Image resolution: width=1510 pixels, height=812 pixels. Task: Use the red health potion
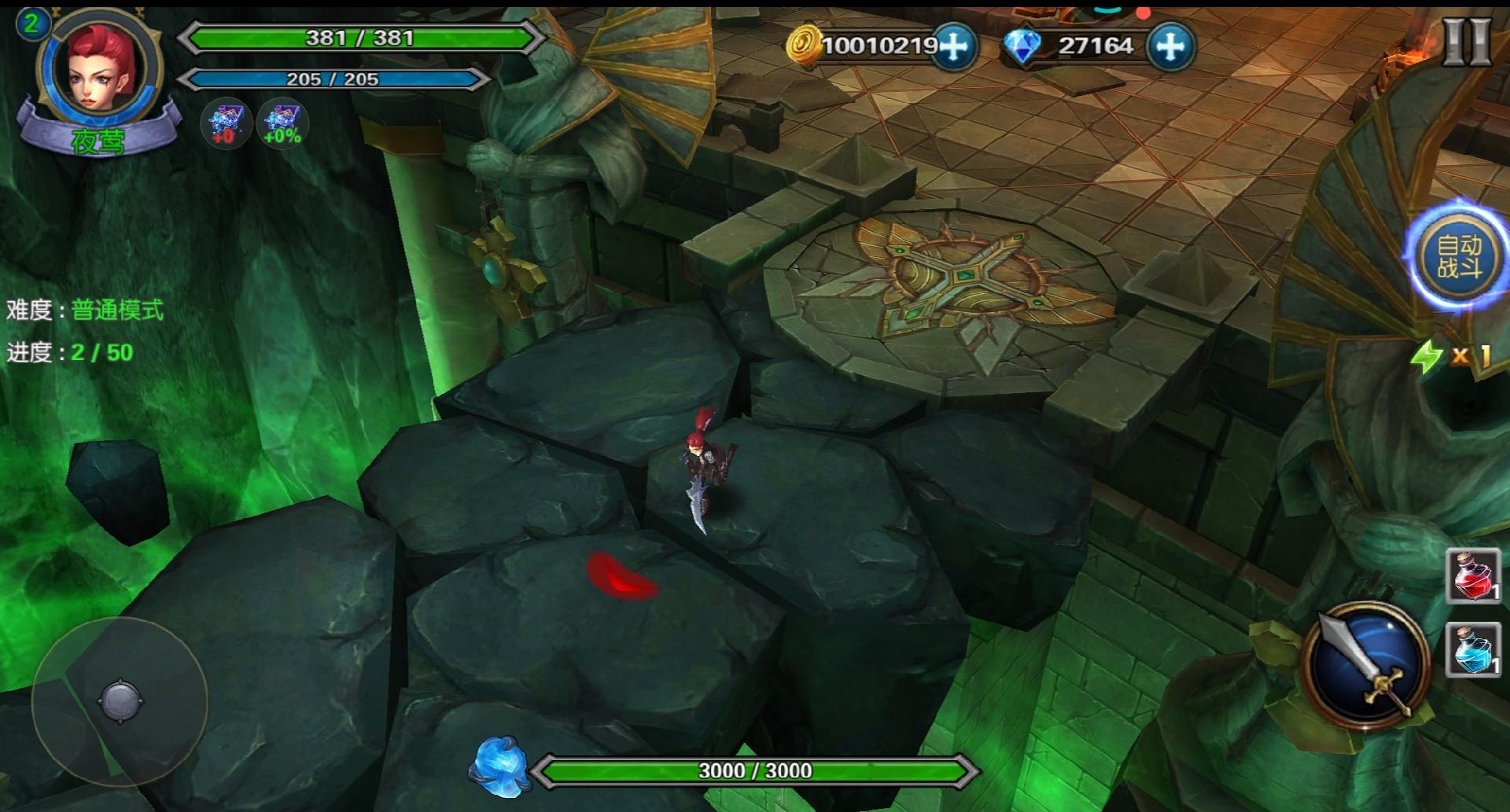(x=1473, y=576)
